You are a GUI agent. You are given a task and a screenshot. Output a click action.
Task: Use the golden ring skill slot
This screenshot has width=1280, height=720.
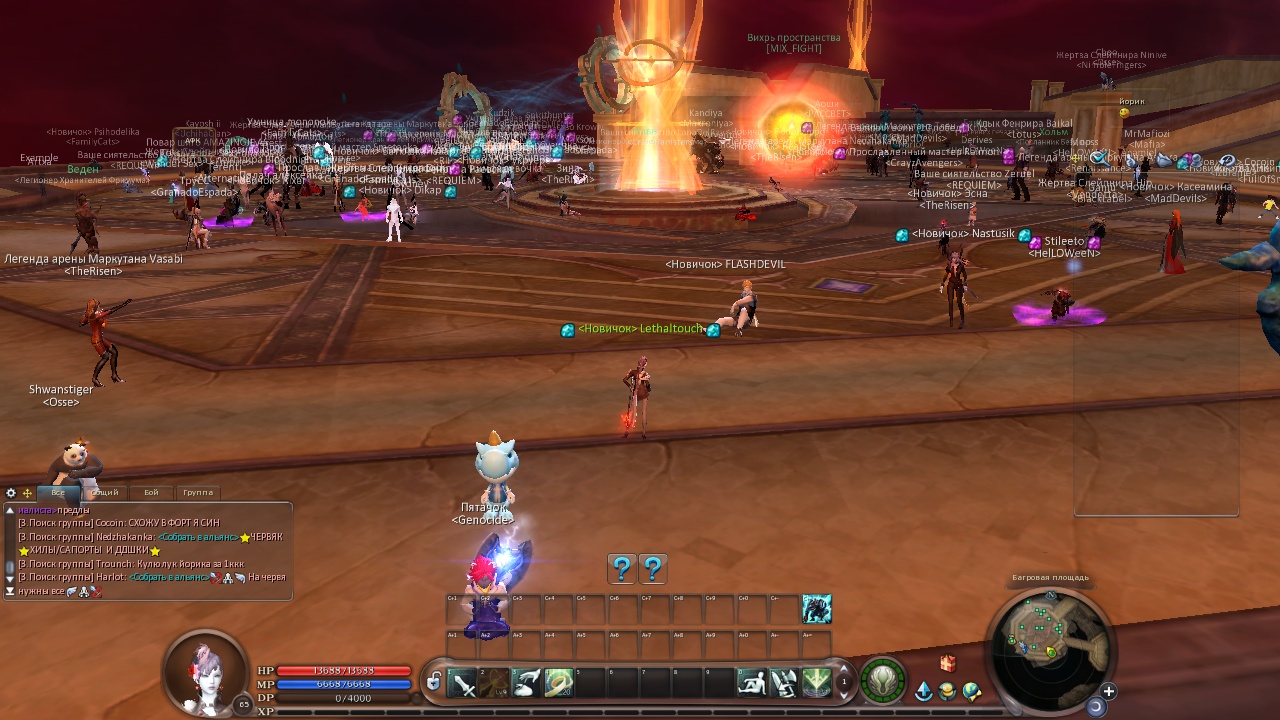pos(558,683)
